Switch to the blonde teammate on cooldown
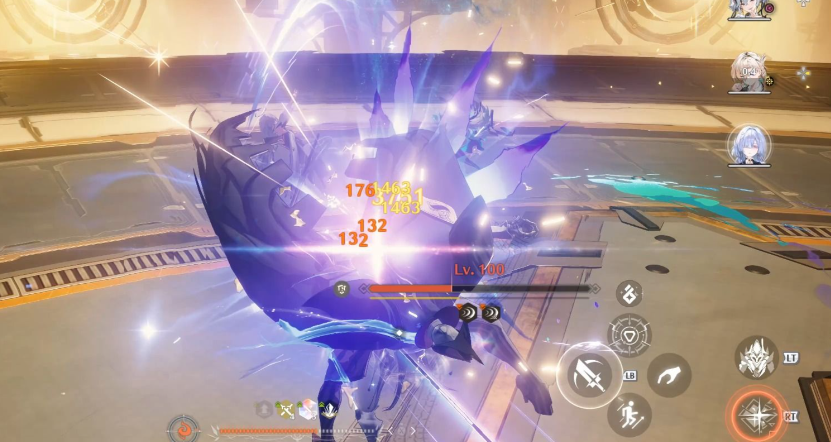The width and height of the screenshot is (831, 442). coord(749,72)
